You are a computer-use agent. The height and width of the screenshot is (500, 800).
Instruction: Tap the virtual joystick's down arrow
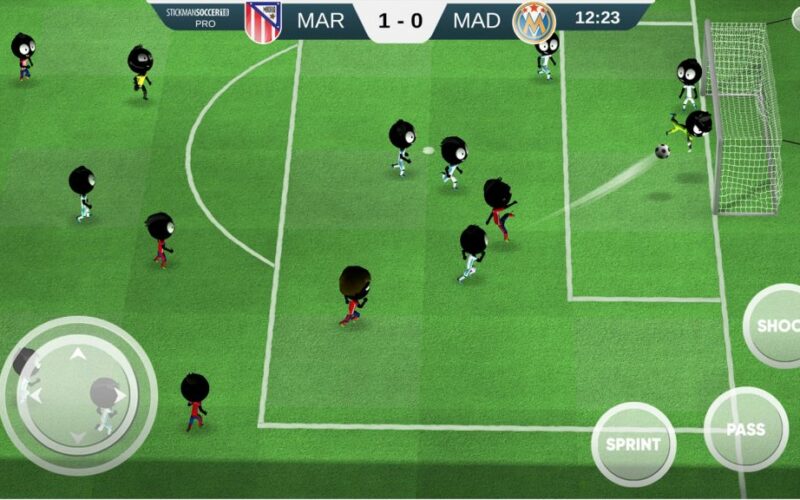coord(78,437)
